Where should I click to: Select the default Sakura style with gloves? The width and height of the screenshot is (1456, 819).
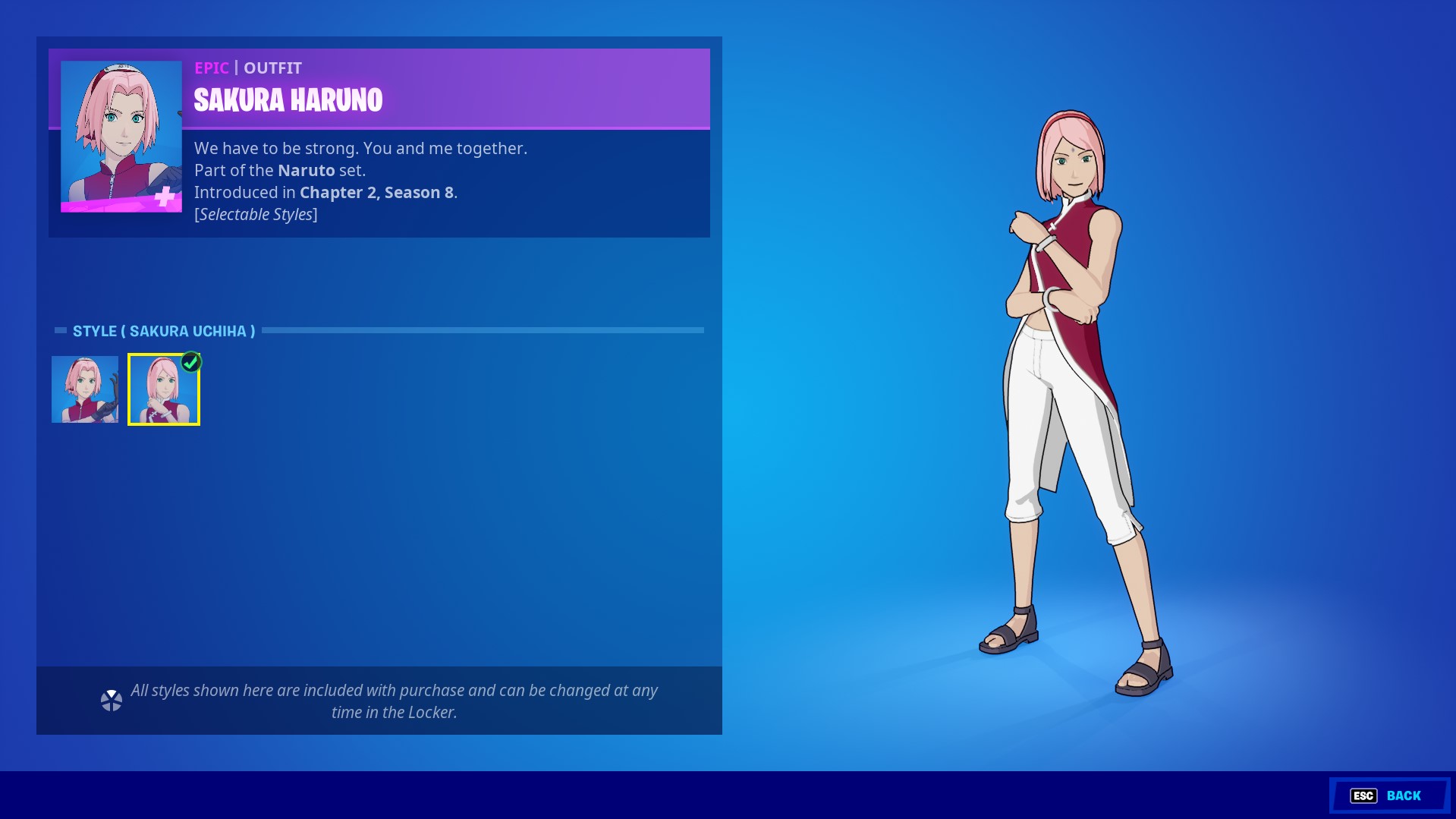click(85, 389)
